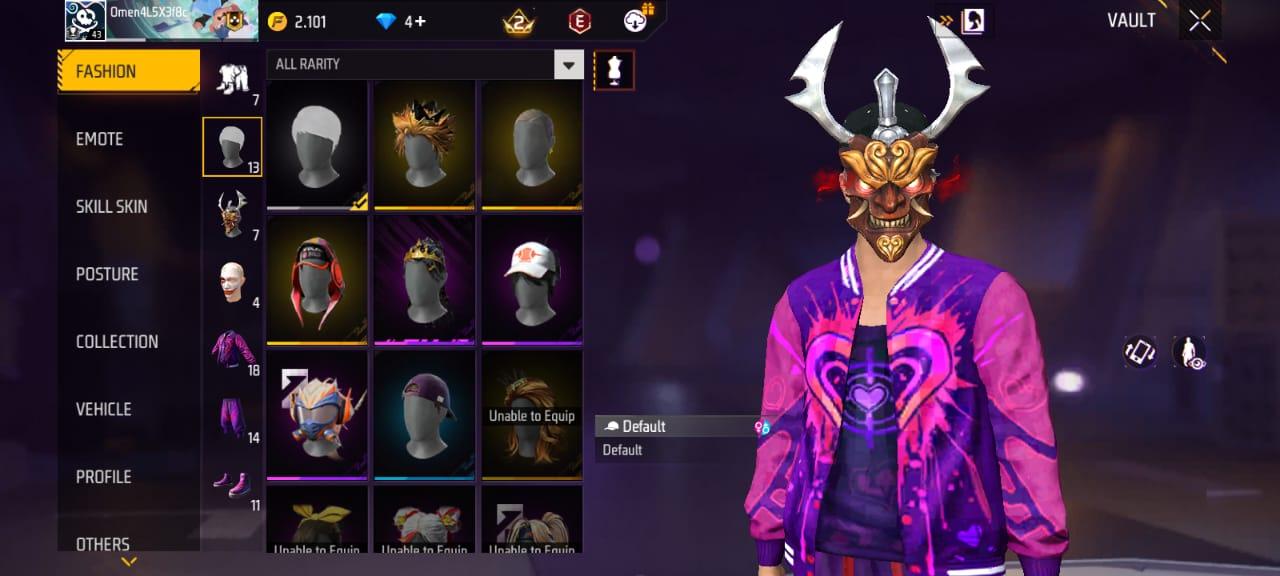Viewport: 1280px width, 576px height.
Task: Equip the spiky orange crowned hair
Action: 424,145
